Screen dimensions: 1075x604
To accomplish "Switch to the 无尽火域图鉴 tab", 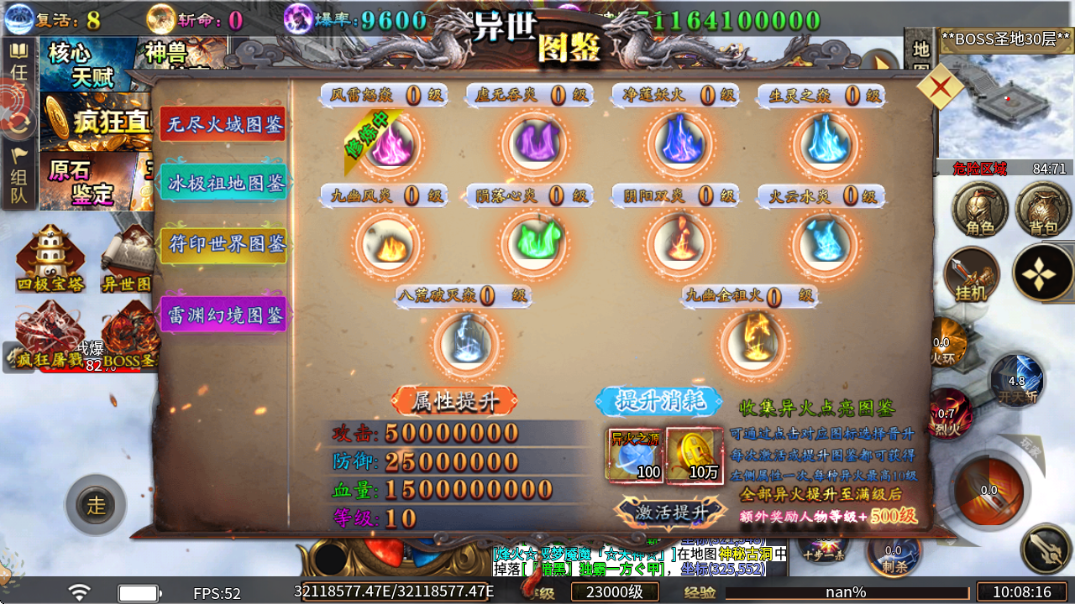I will point(223,125).
